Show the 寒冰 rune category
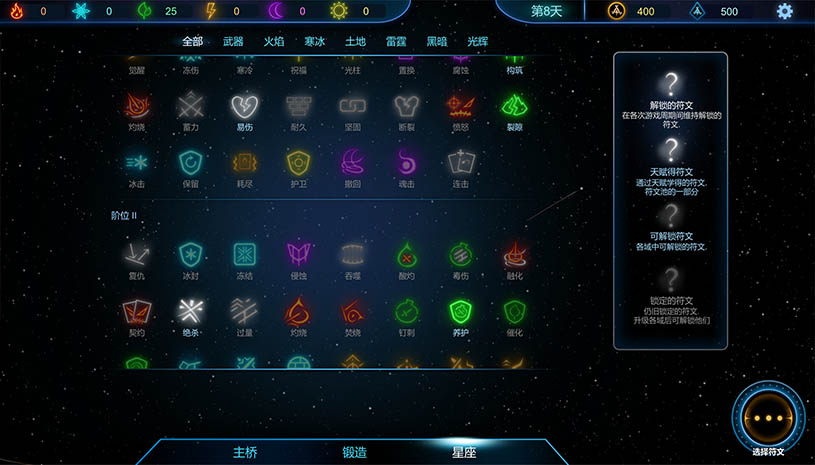Image resolution: width=815 pixels, height=465 pixels. pos(315,41)
